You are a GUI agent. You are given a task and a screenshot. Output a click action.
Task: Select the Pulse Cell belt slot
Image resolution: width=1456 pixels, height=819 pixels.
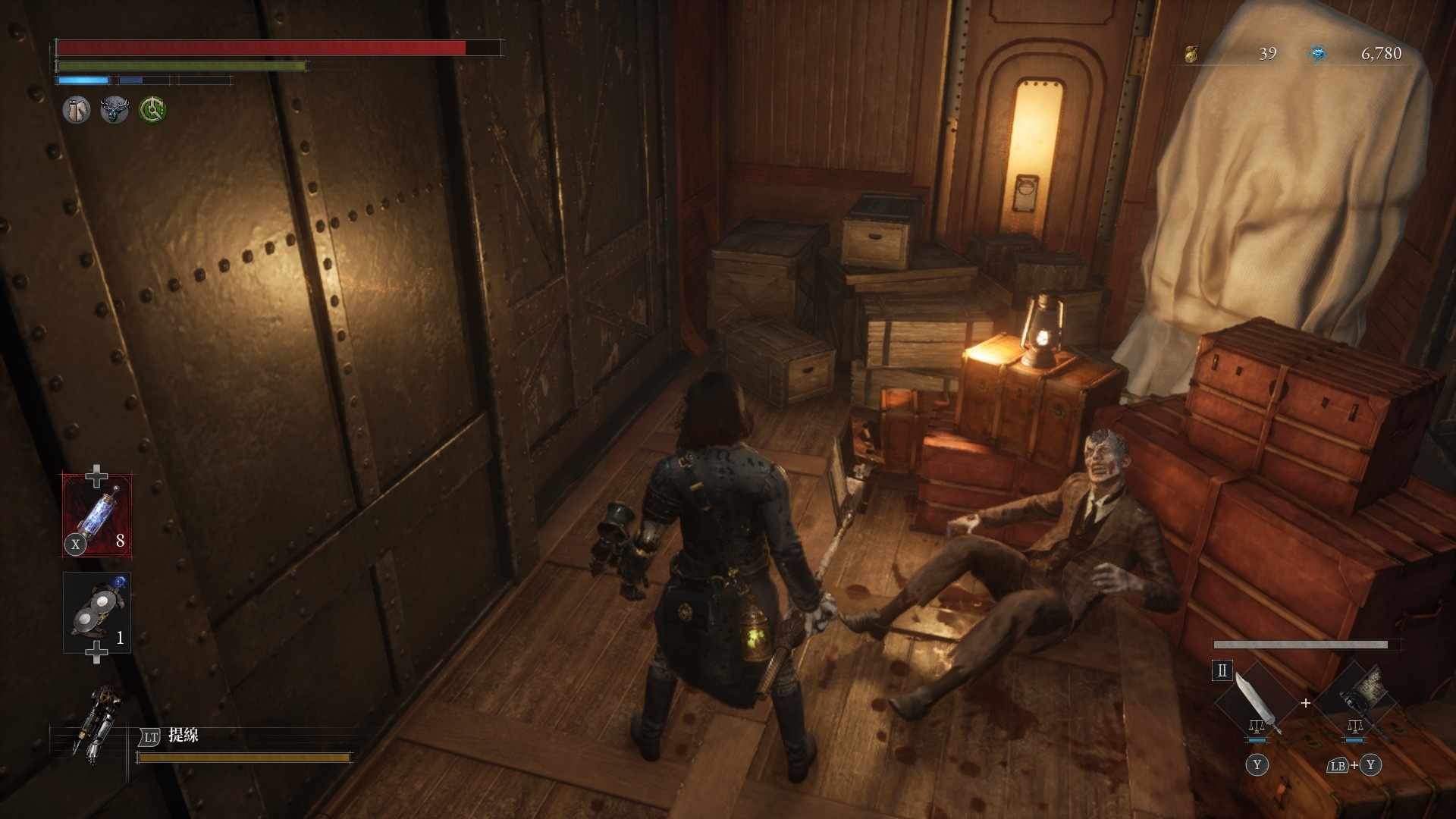97,514
